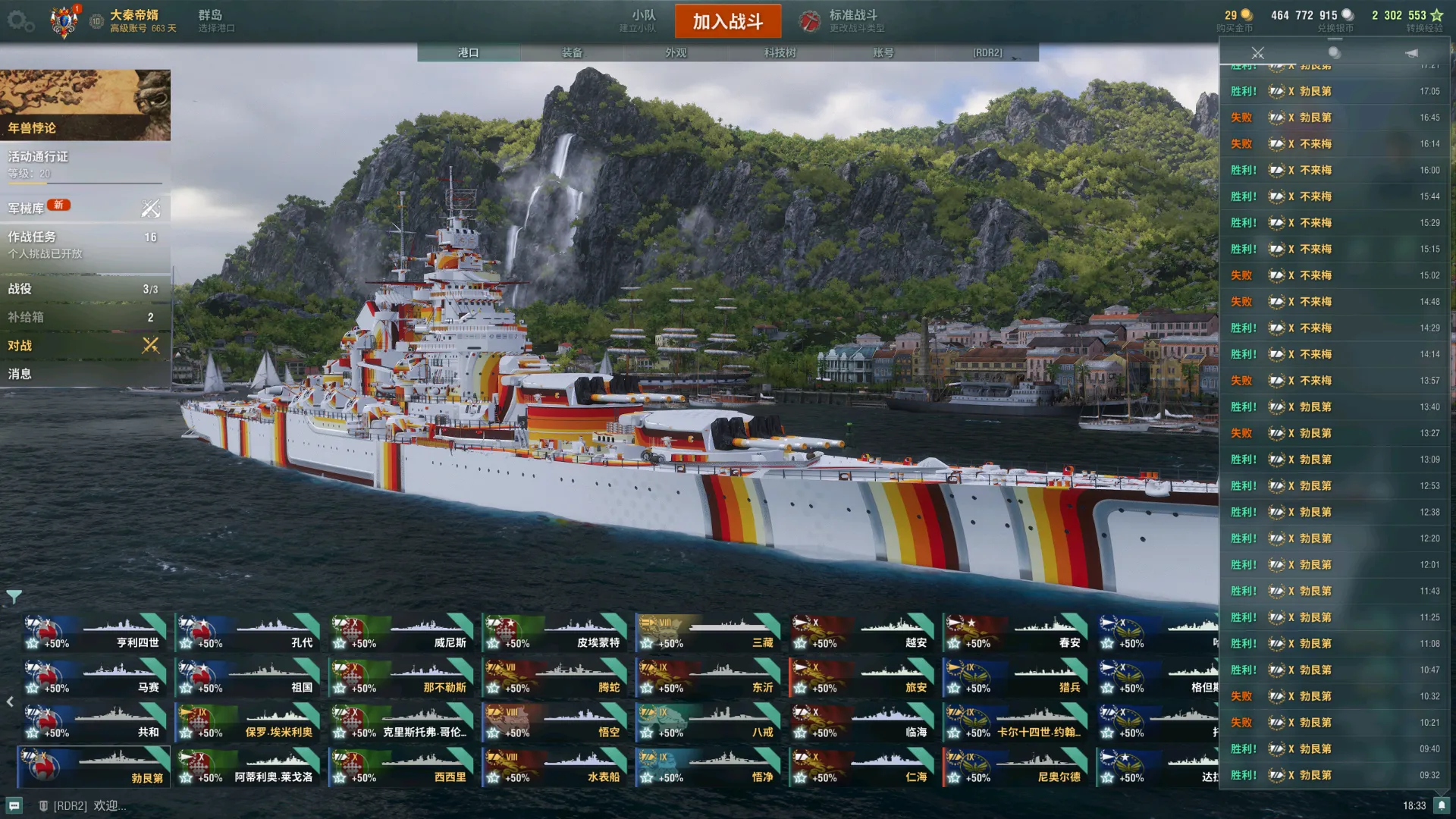Viewport: 1456px width, 819px height.
Task: Open the 外观 tab
Action: 676,53
